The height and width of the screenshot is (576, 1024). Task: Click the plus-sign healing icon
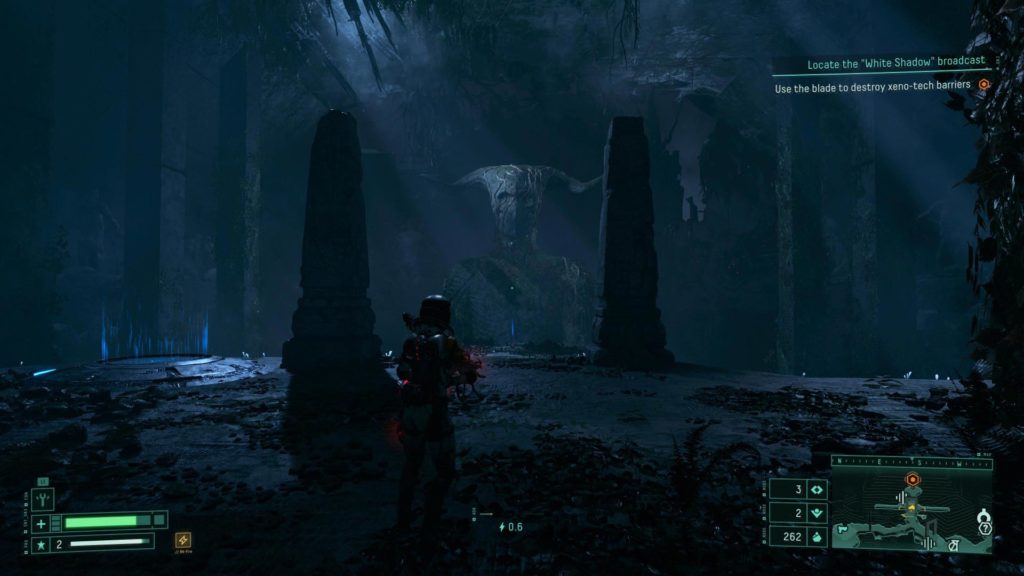pyautogui.click(x=41, y=524)
